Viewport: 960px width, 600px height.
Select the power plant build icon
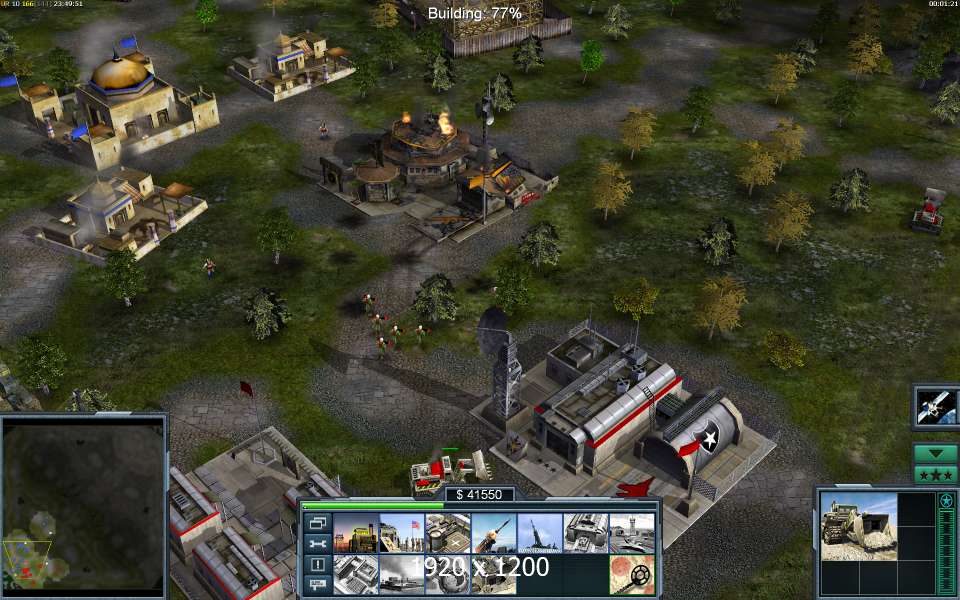click(x=354, y=533)
